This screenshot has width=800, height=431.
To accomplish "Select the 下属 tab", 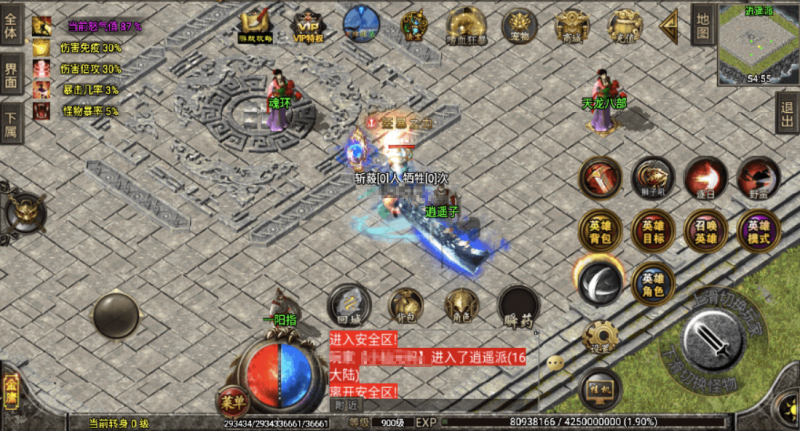I will click(x=11, y=124).
